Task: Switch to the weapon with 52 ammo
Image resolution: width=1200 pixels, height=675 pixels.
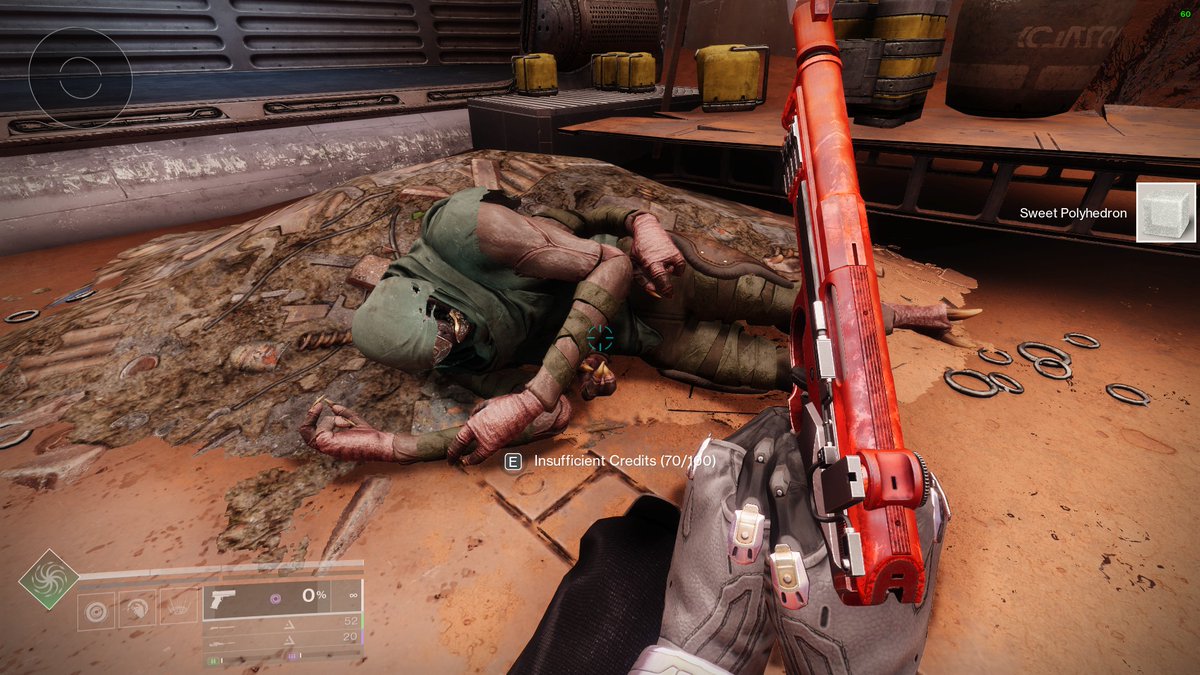Action: (x=282, y=622)
